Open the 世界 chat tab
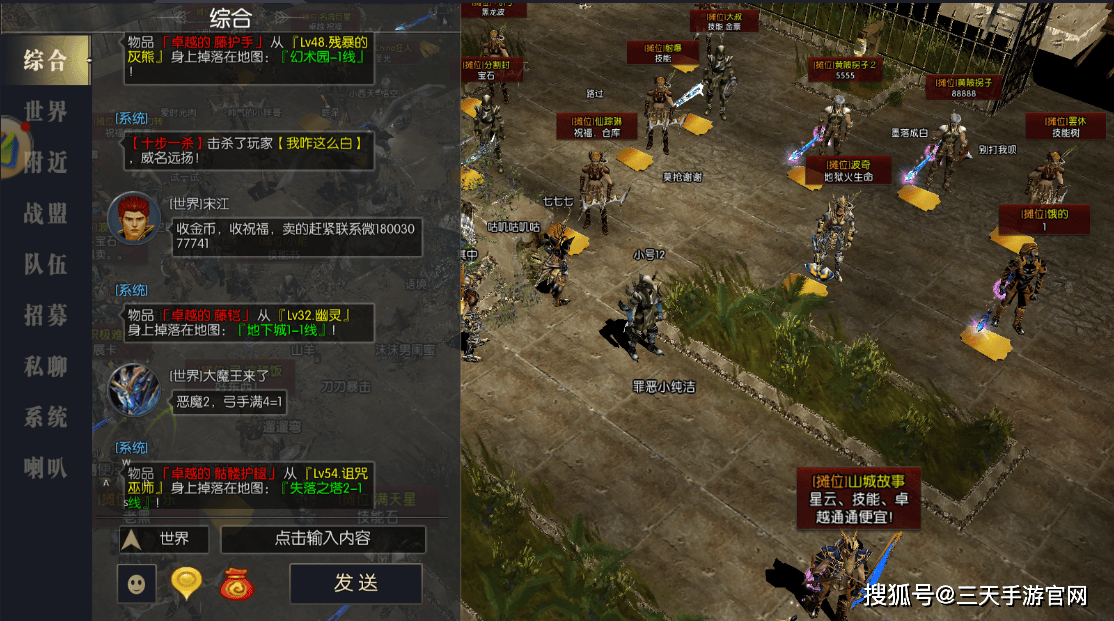This screenshot has width=1114, height=621. [46, 111]
